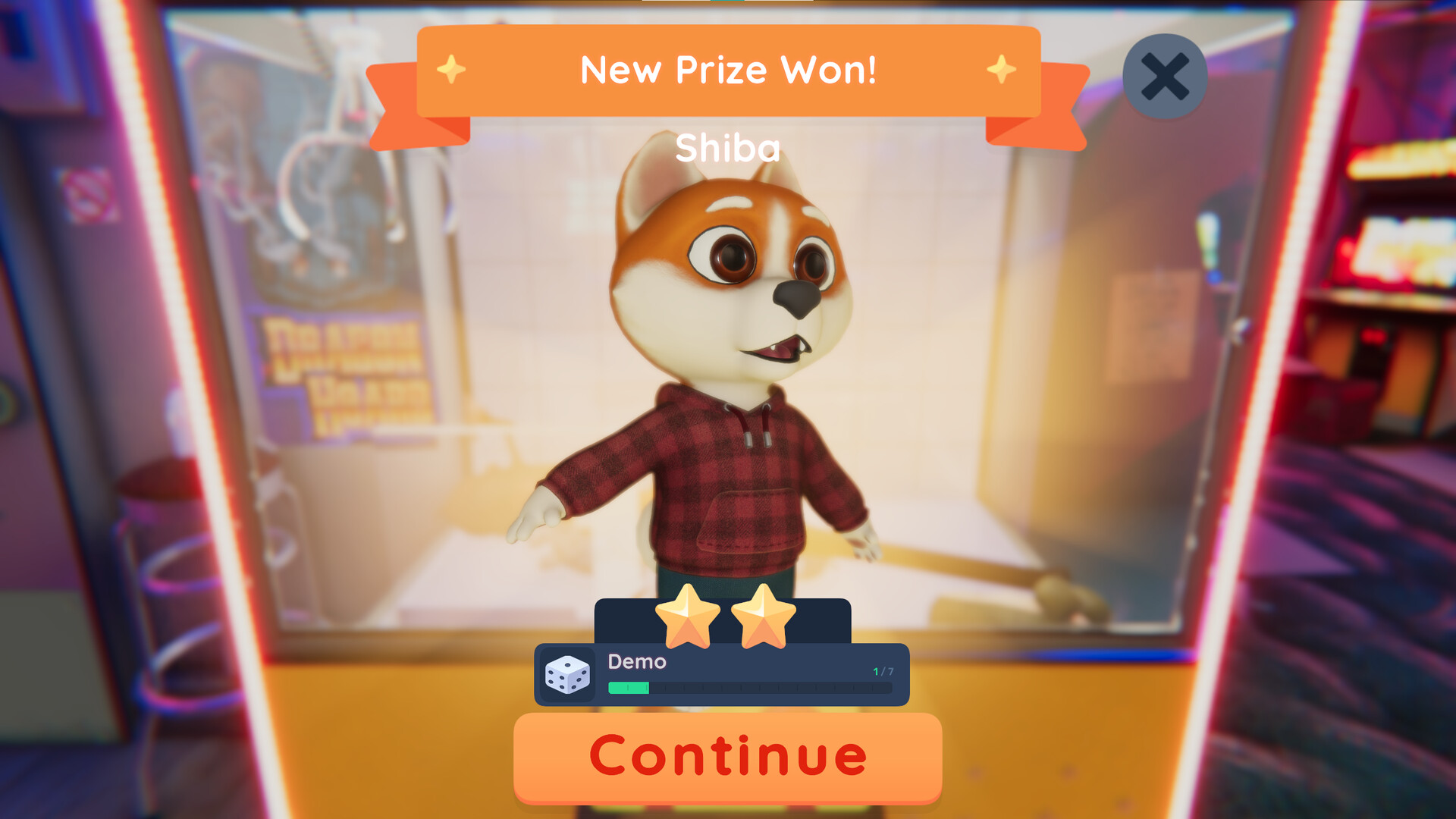Click the sparkle right of New Prize Won
The width and height of the screenshot is (1456, 819).
tap(1003, 71)
